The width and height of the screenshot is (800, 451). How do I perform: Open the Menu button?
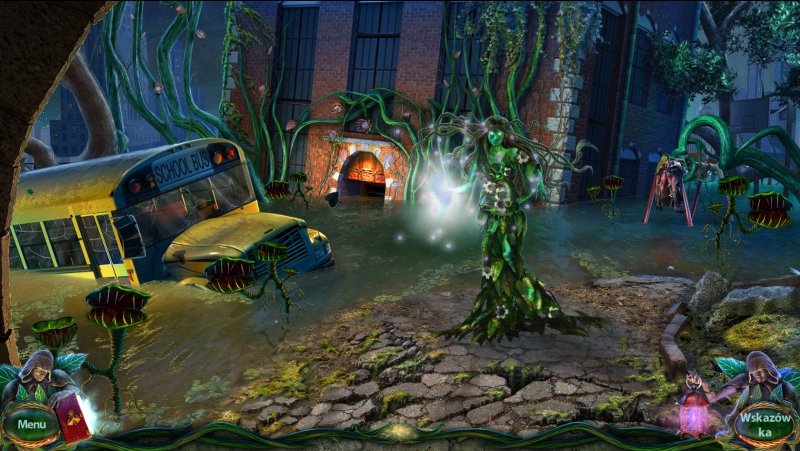[x=31, y=424]
